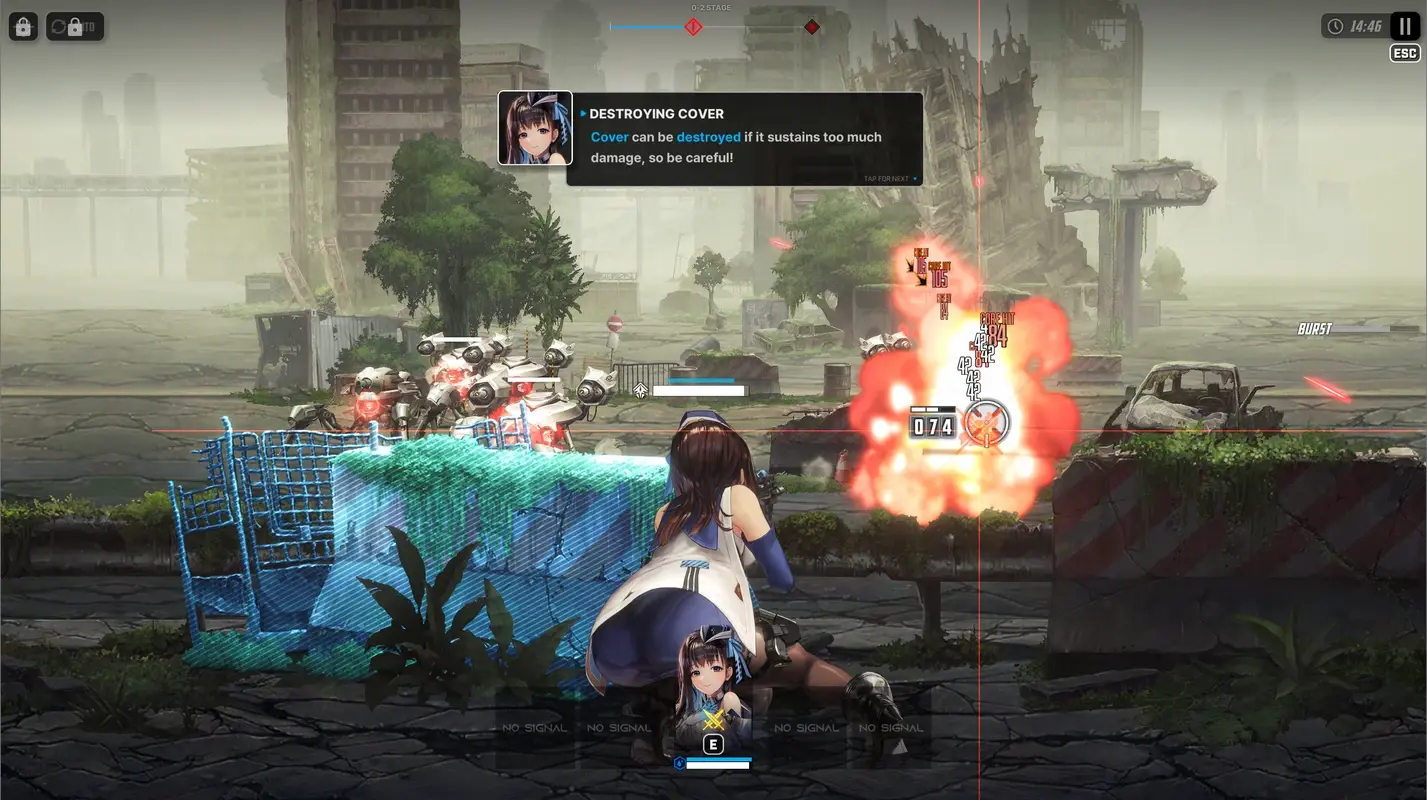Select the yellow crossed-swords burst skill icon
1427x800 pixels.
pos(713,719)
